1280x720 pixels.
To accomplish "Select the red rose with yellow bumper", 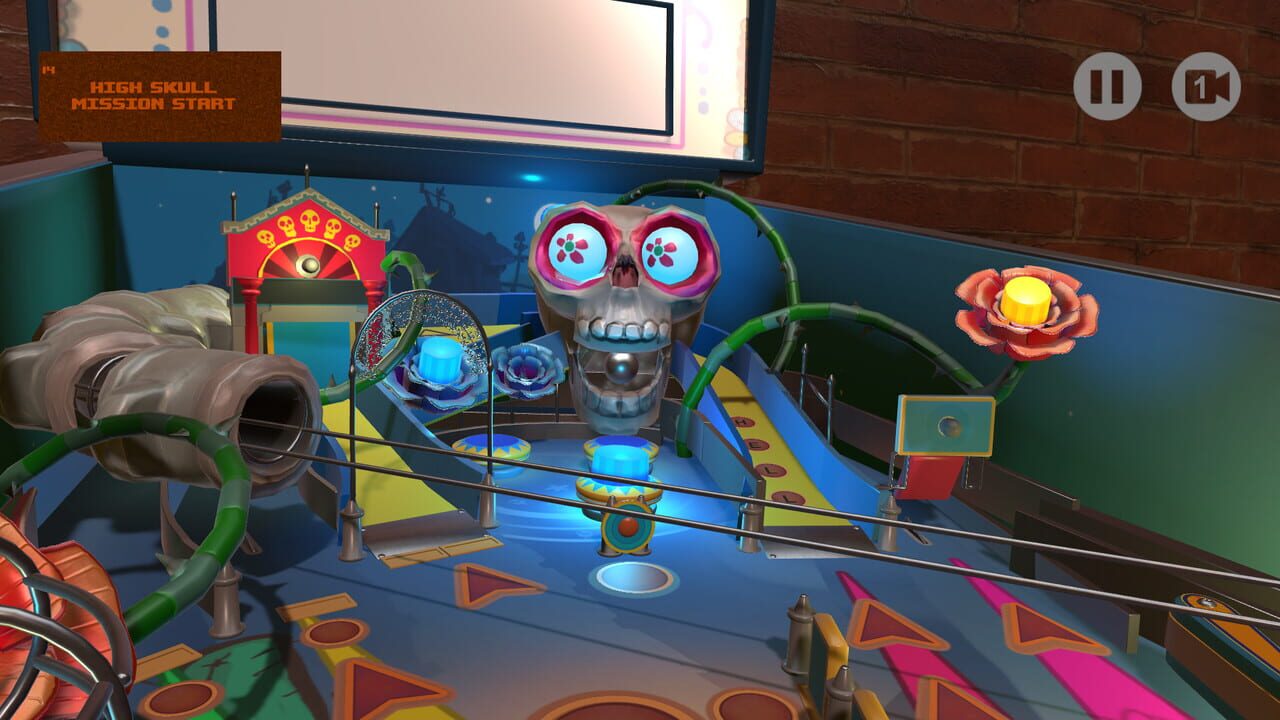I will tap(1023, 310).
